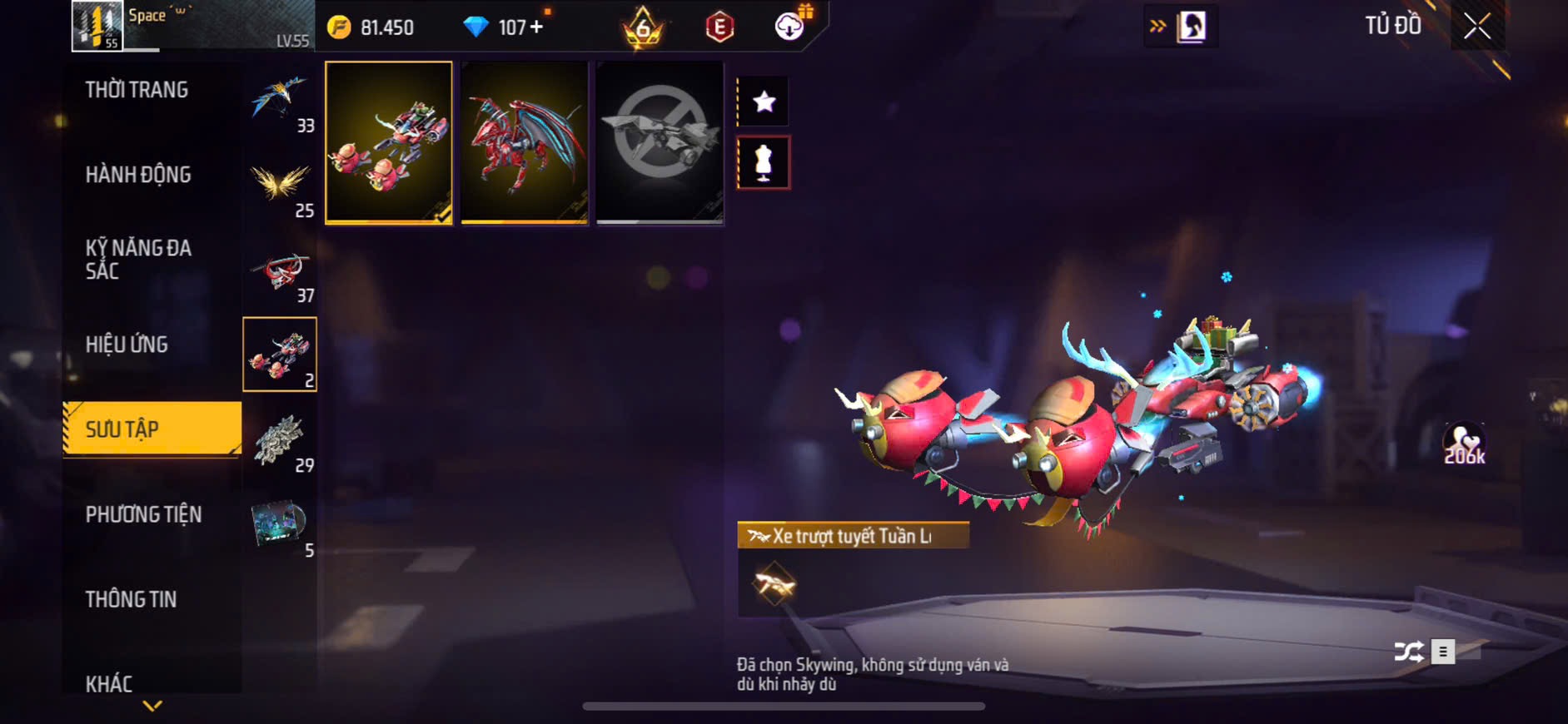This screenshot has height=724, width=1568.
Task: Close the wardrobe with the X button
Action: pyautogui.click(x=1476, y=27)
